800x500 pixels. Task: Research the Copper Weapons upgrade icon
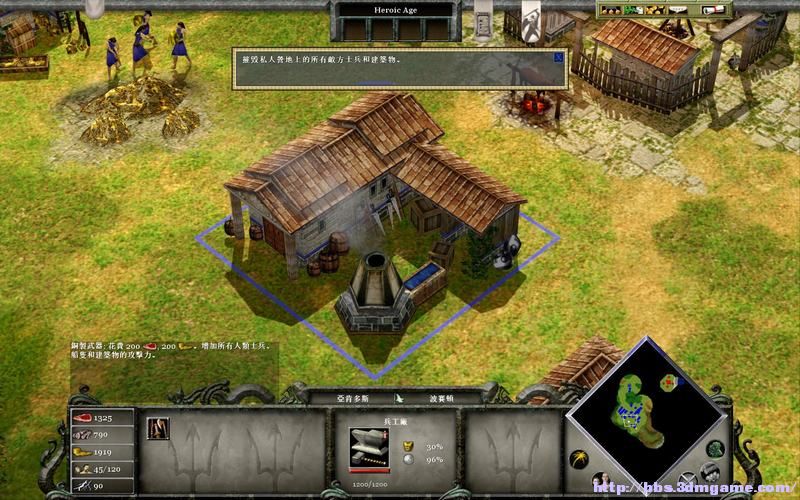click(x=158, y=428)
